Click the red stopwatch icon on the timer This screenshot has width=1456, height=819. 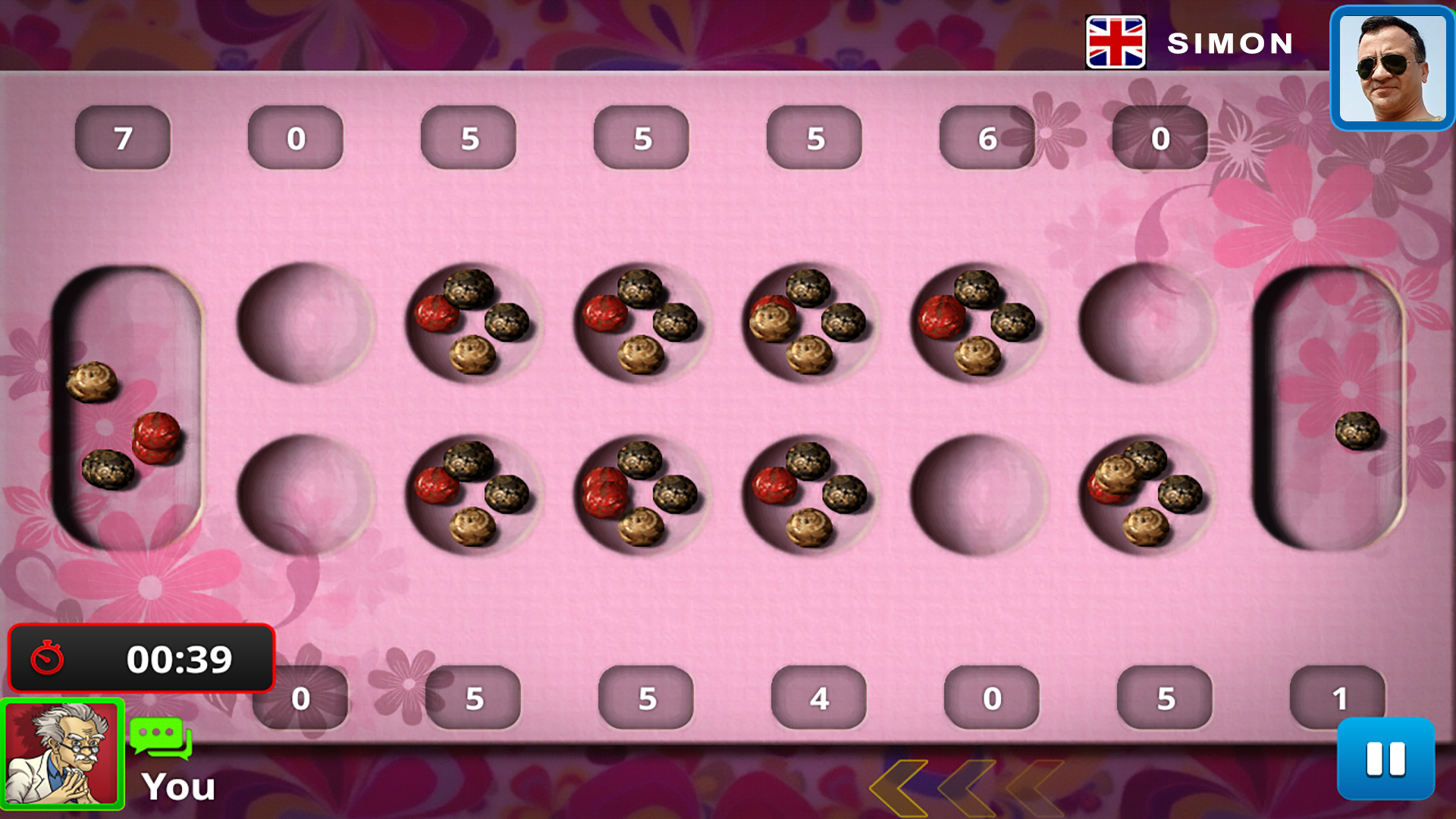coord(48,659)
